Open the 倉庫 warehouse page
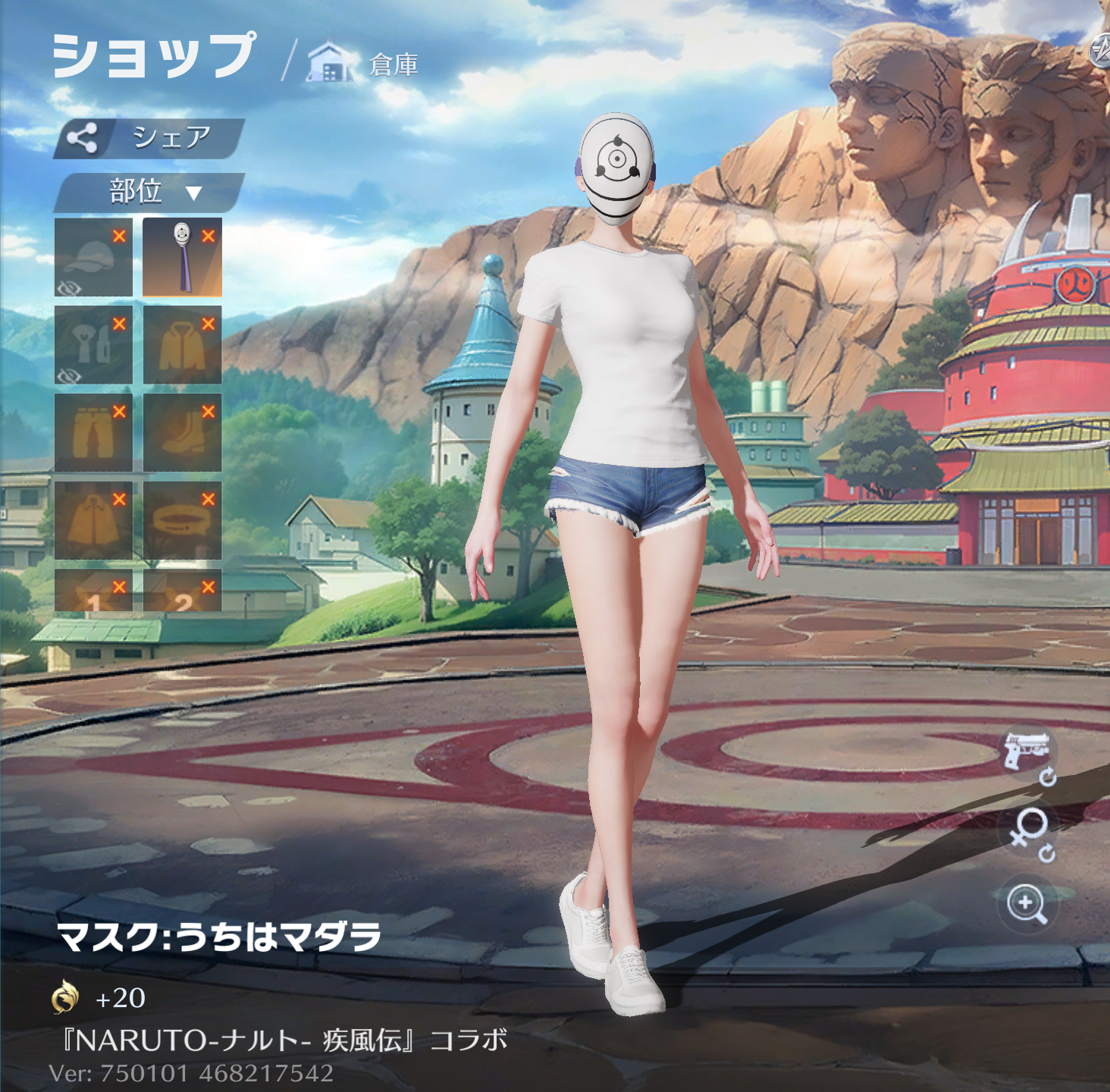This screenshot has height=1092, width=1110. 364,64
